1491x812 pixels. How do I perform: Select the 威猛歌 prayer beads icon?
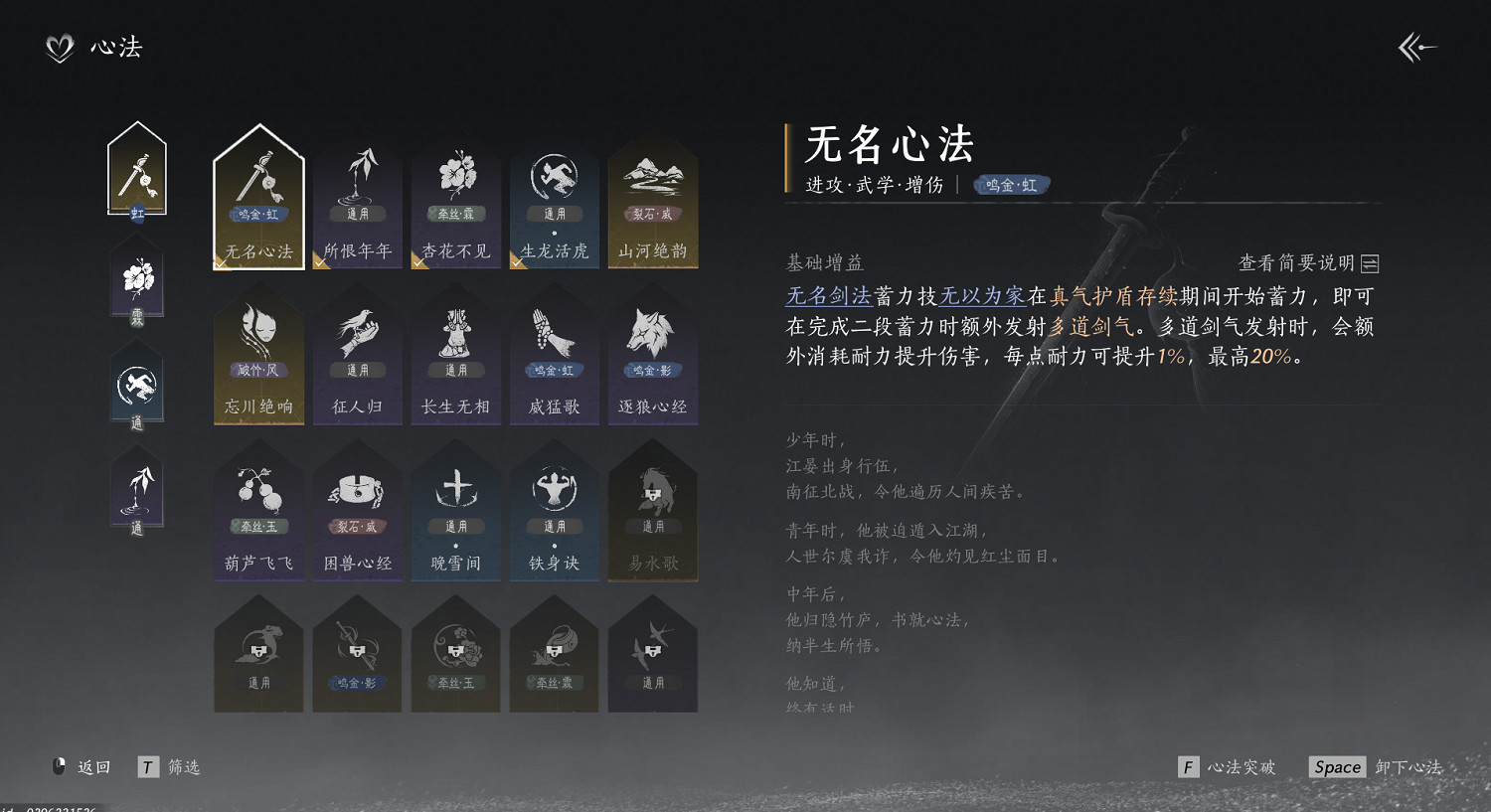(x=554, y=353)
